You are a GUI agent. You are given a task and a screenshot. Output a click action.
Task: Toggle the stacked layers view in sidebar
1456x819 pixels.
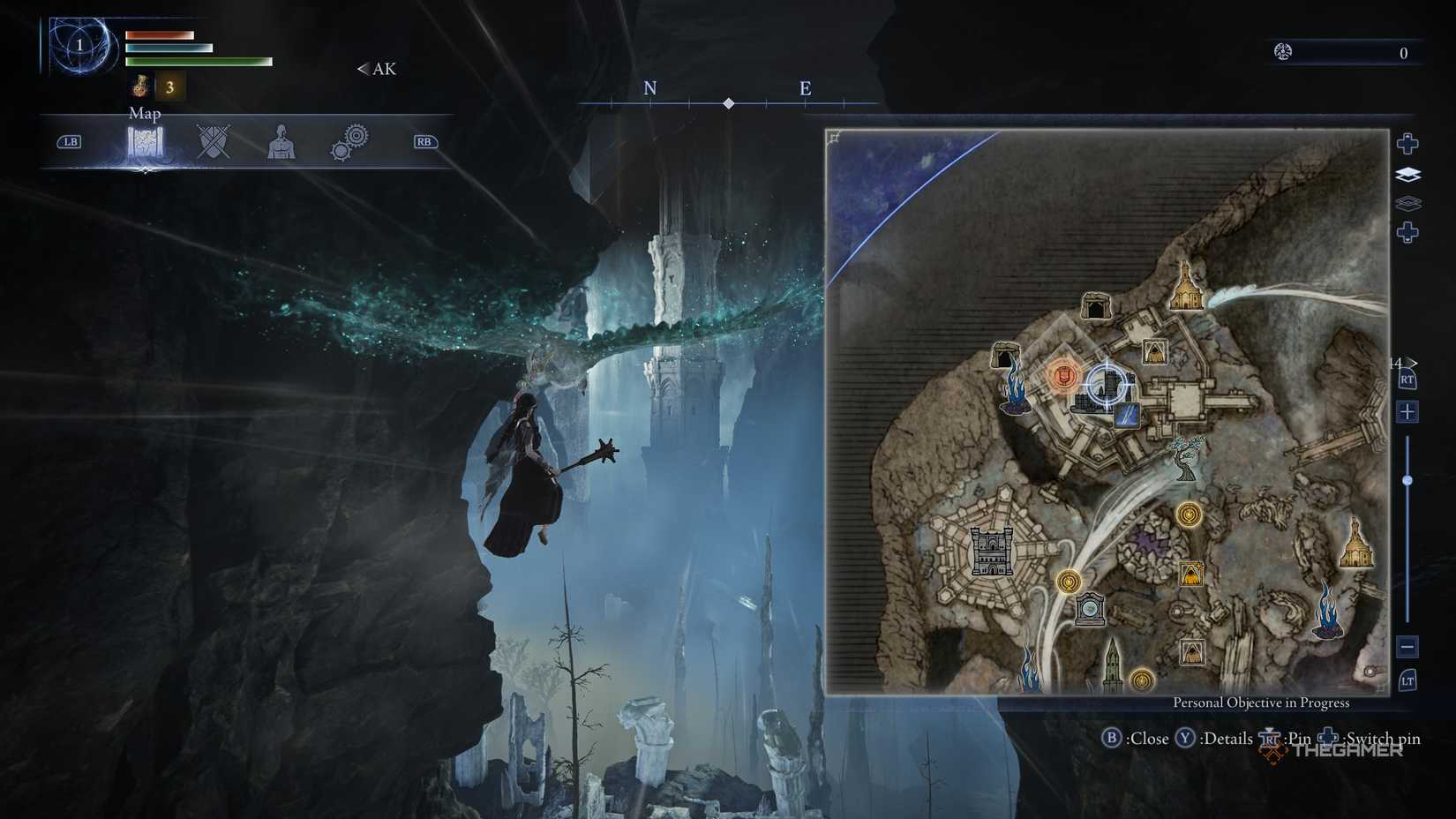click(1408, 176)
